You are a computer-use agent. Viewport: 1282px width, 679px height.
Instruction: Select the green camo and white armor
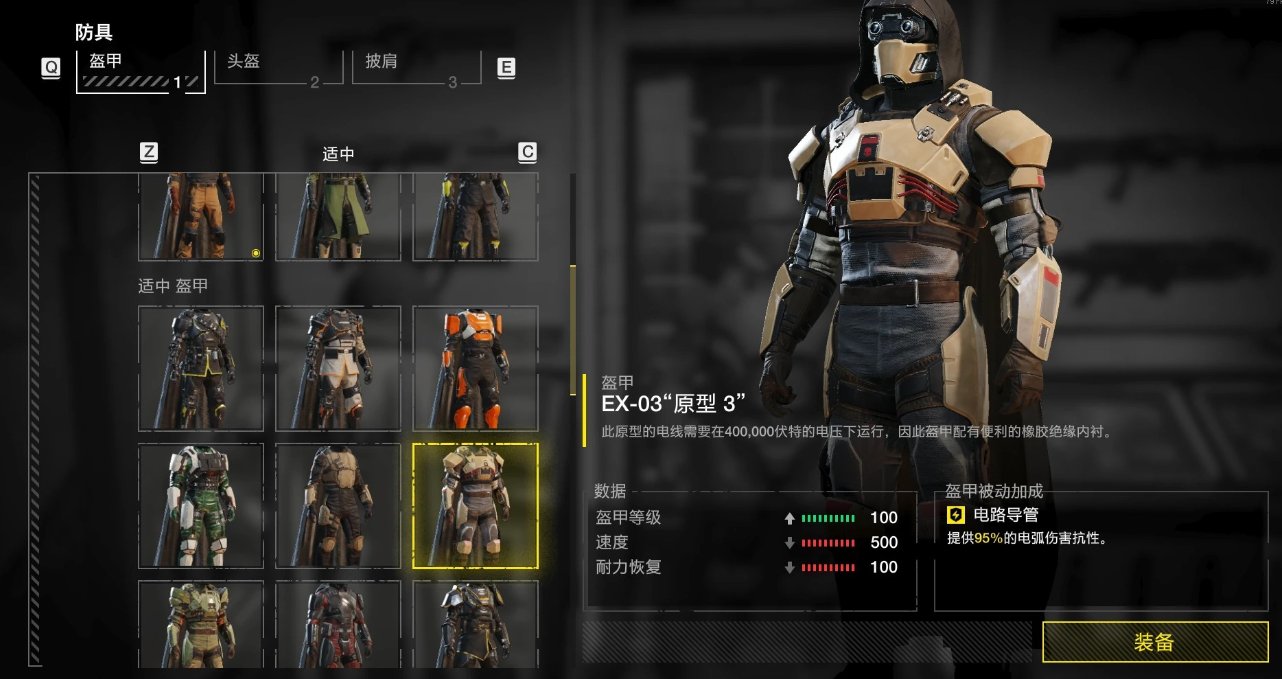coord(201,505)
